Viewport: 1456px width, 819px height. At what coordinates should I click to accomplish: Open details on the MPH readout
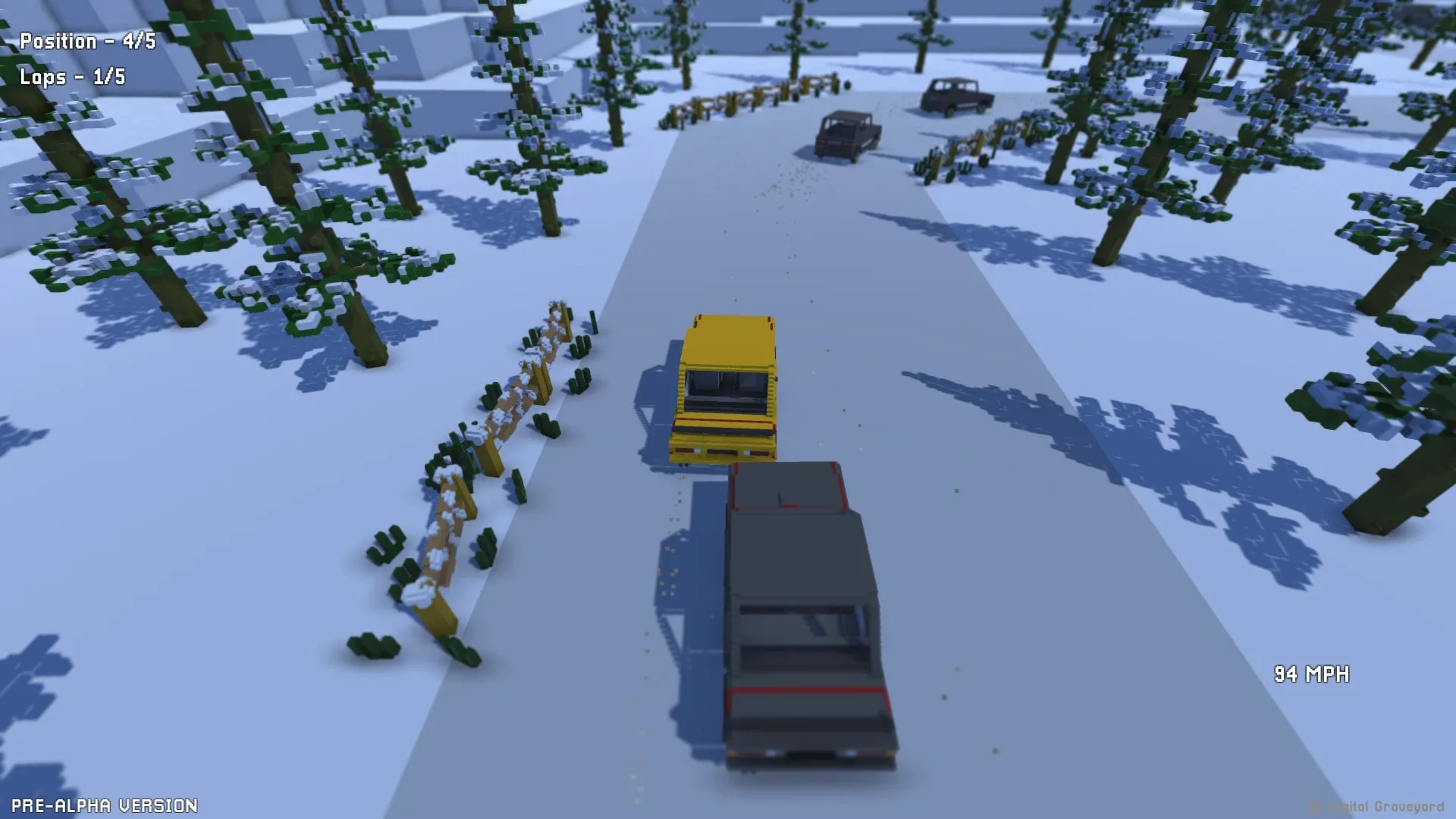click(1312, 672)
